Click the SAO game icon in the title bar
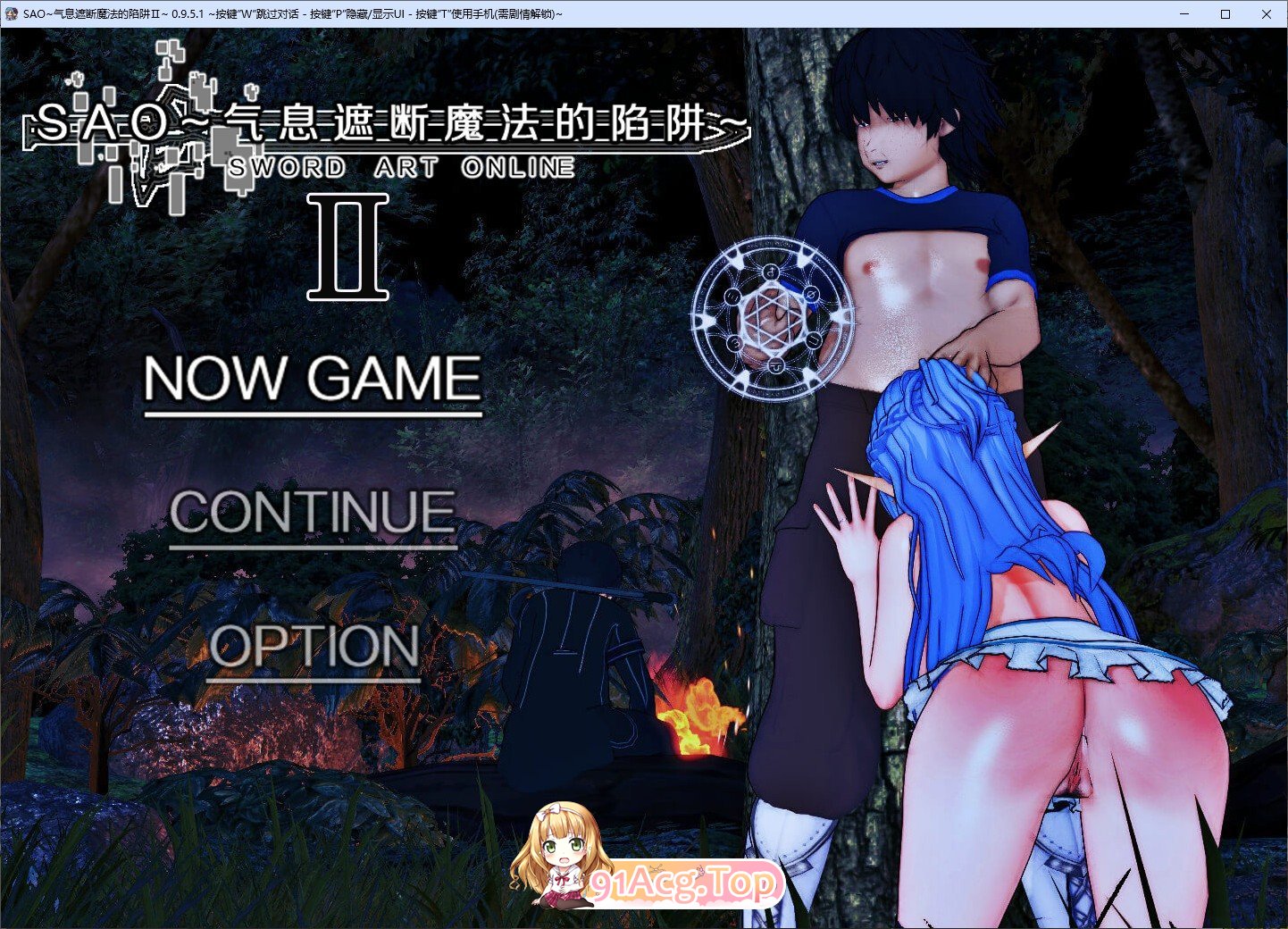The height and width of the screenshot is (929, 1288). pos(12,13)
